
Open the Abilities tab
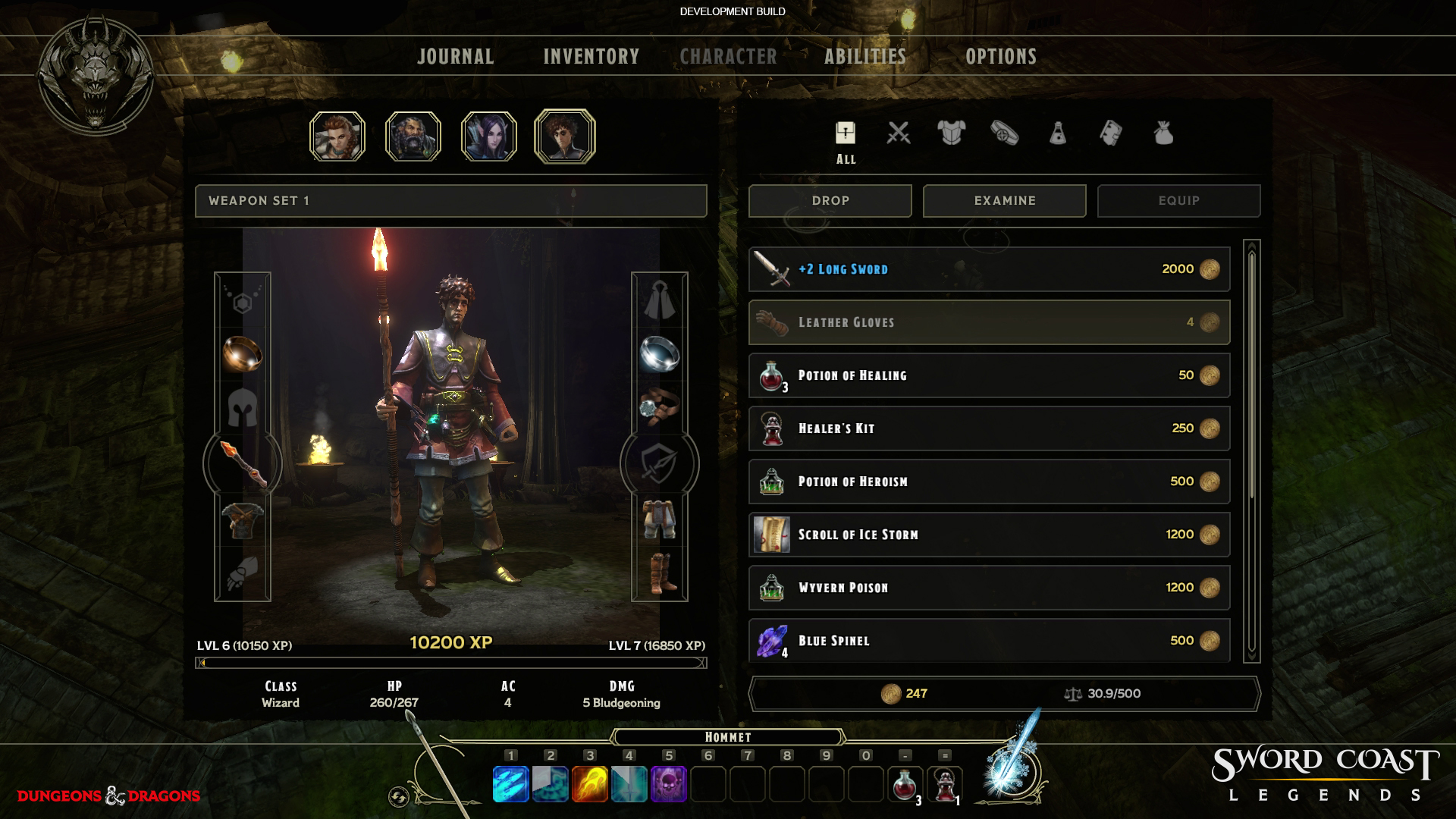[864, 57]
